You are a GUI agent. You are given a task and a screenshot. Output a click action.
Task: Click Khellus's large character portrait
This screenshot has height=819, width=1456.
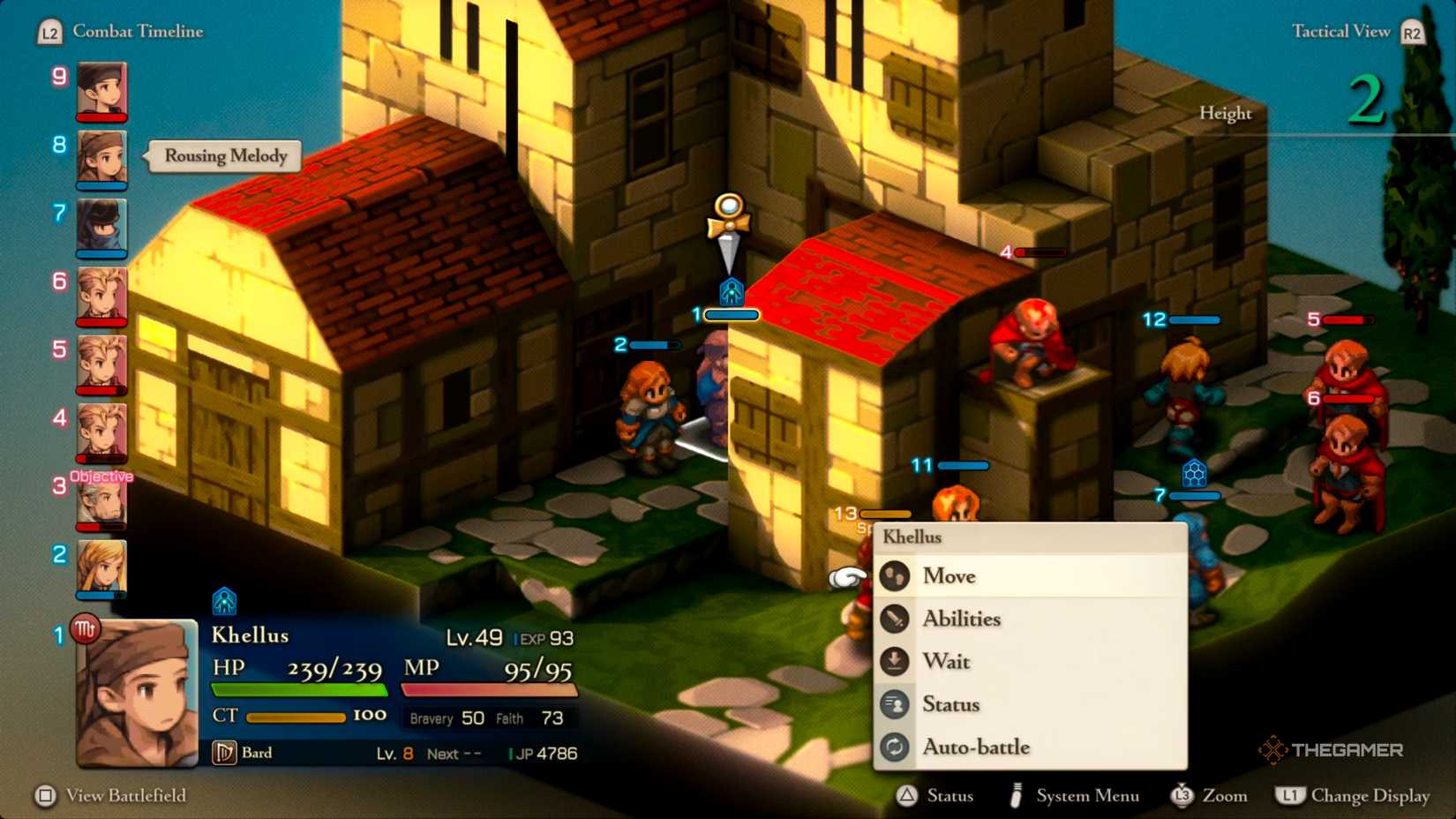[137, 694]
